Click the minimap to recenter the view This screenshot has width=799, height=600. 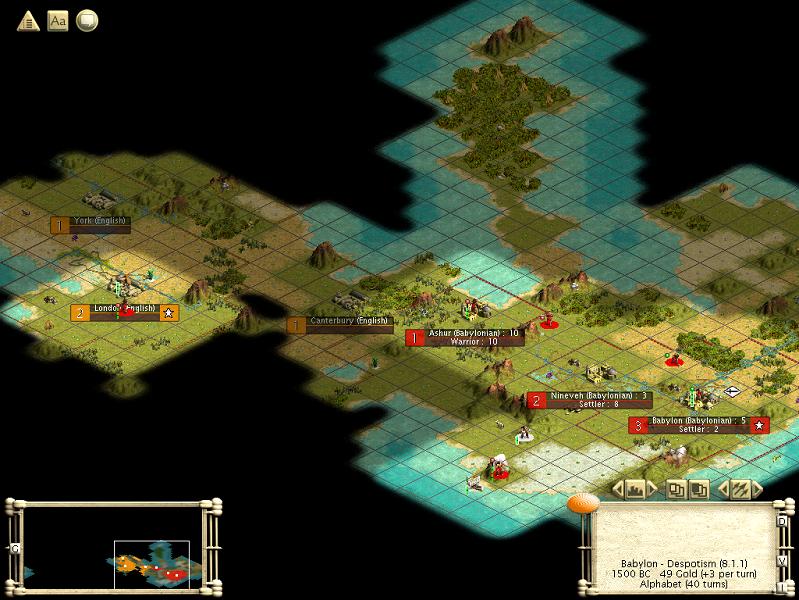point(110,546)
